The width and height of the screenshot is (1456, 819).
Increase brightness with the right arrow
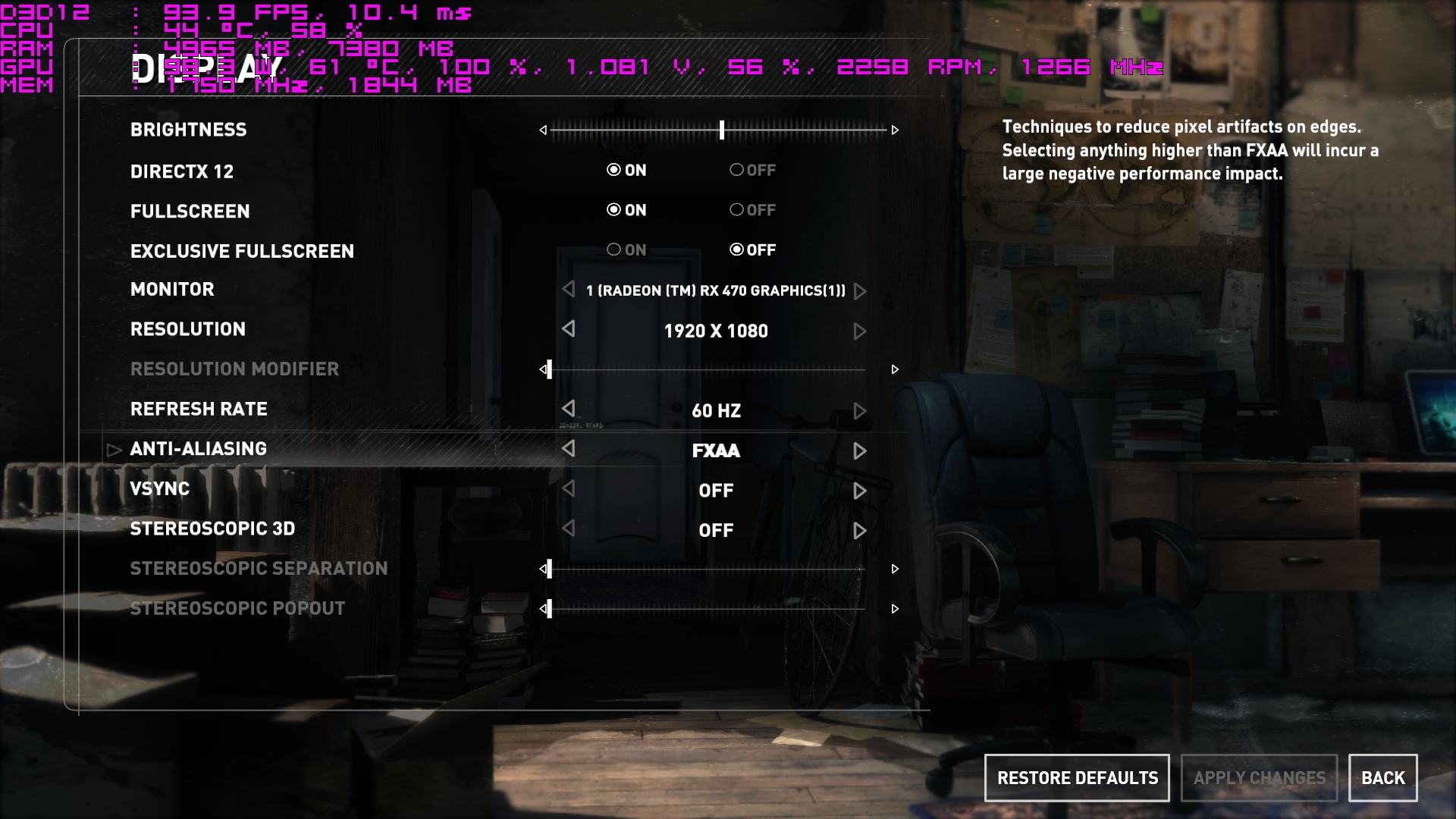[x=895, y=130]
